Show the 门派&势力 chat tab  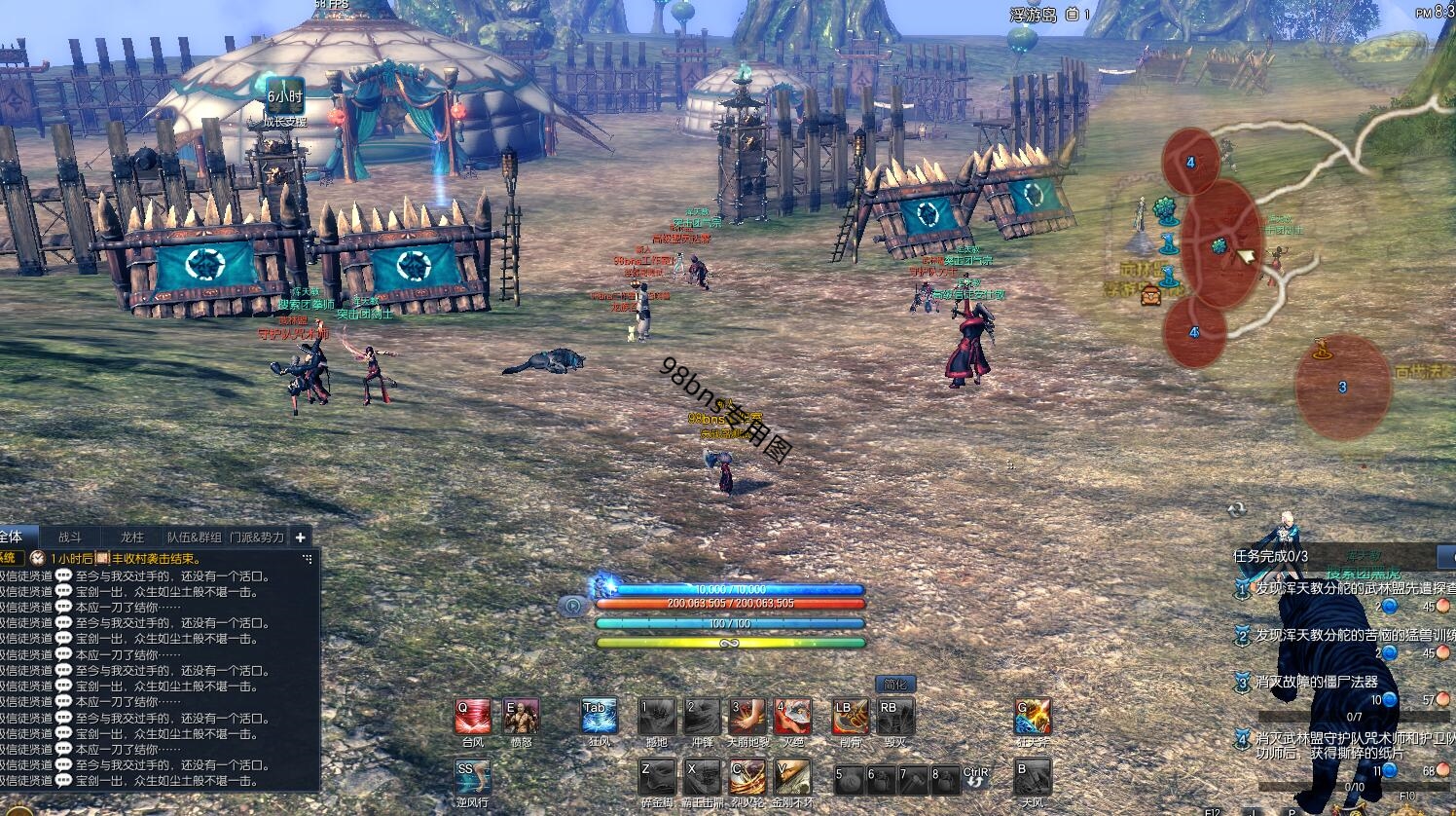[x=257, y=537]
